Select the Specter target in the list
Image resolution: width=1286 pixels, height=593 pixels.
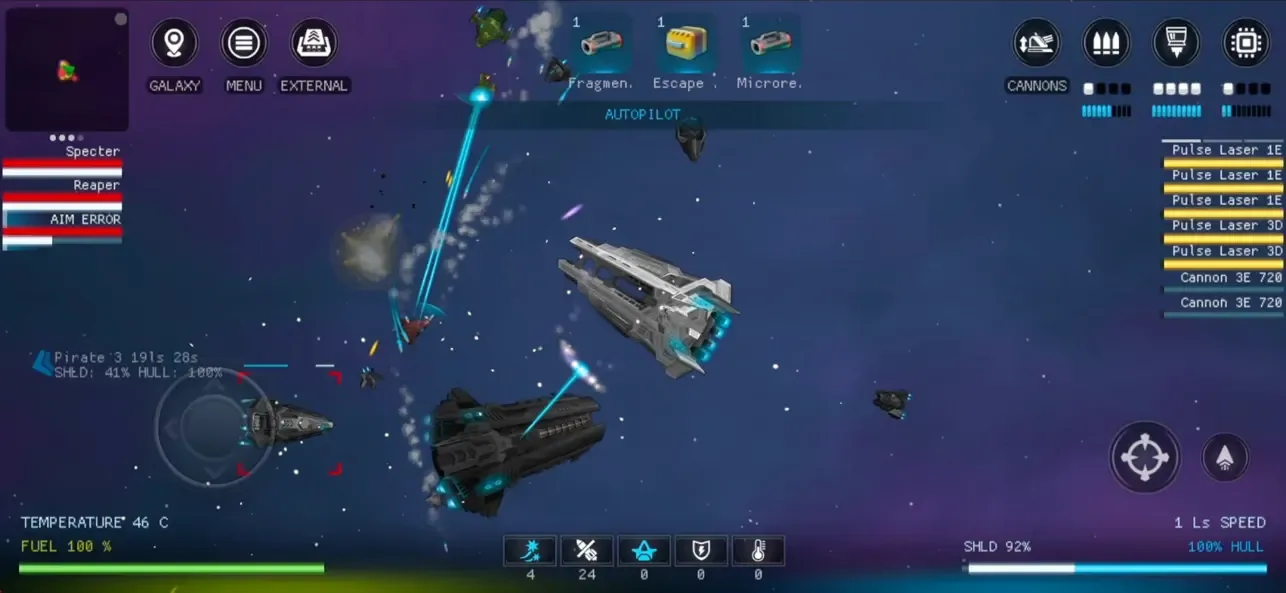click(x=63, y=160)
